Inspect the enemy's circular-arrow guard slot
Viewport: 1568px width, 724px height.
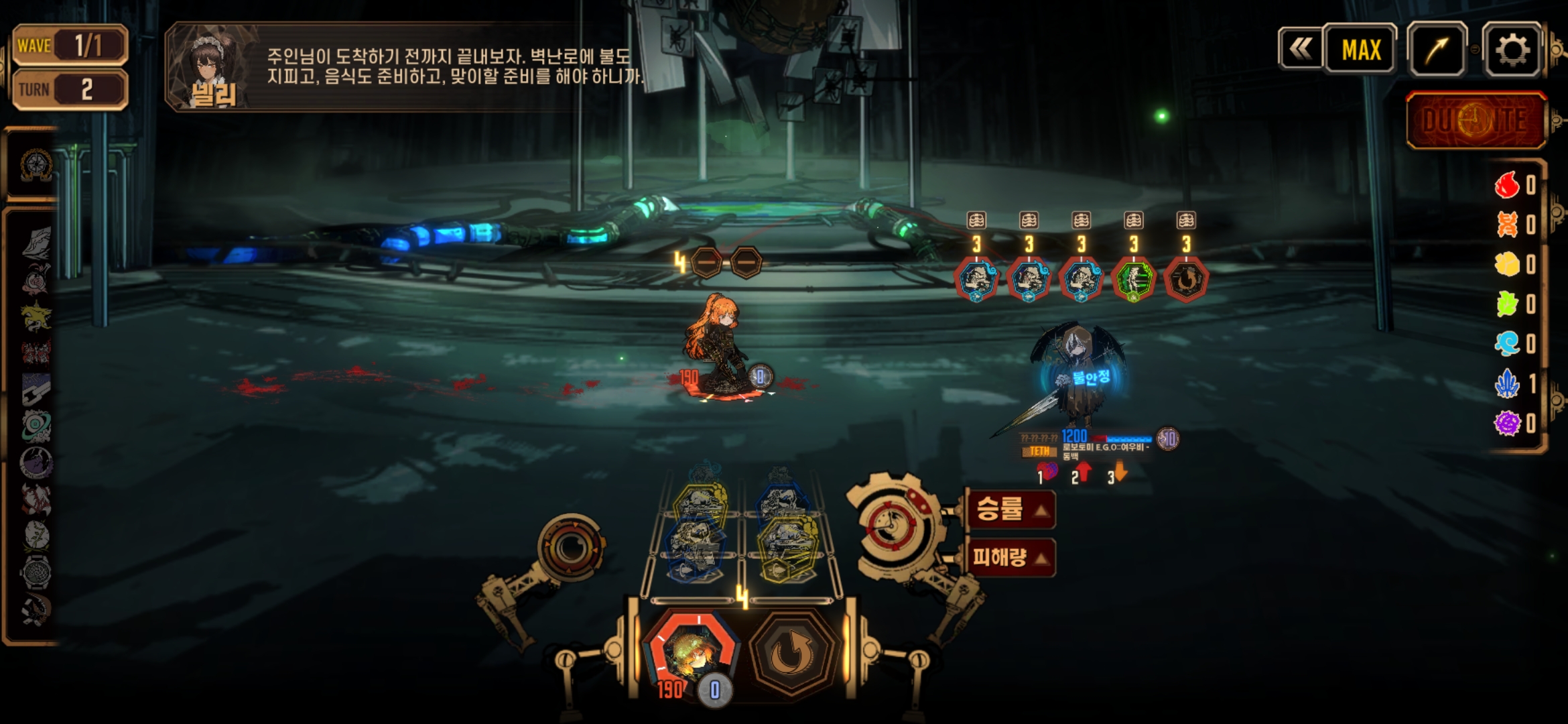1185,280
